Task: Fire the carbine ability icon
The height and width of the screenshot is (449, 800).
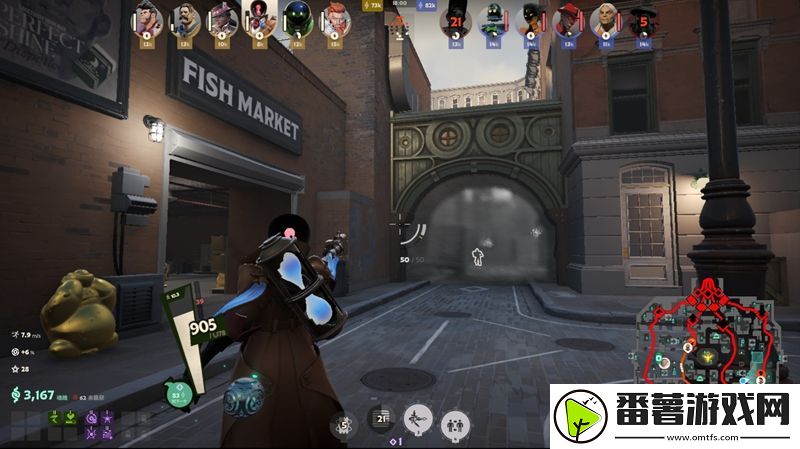Action: click(418, 421)
